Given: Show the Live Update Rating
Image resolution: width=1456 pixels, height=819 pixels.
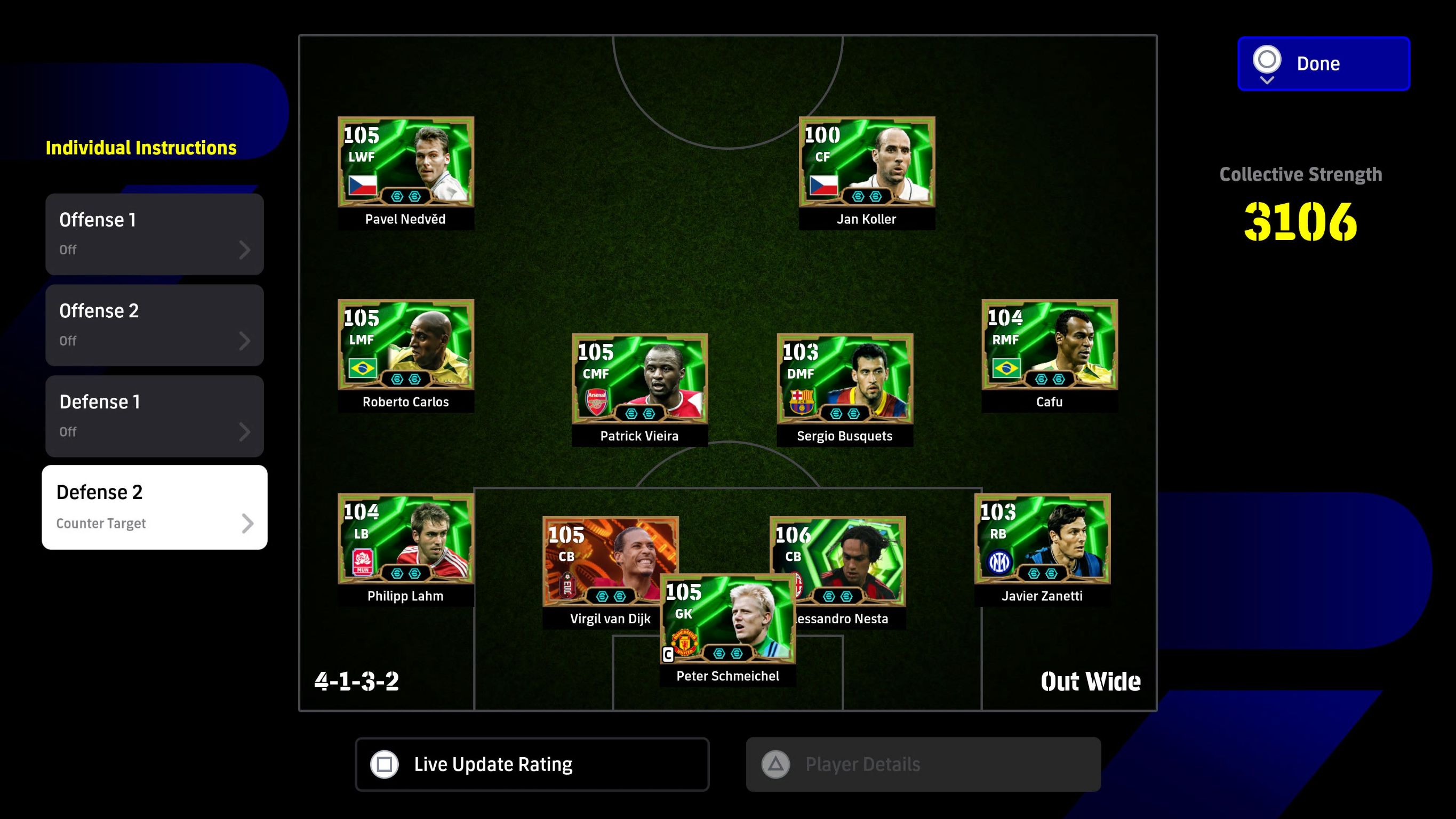Looking at the screenshot, I should [x=532, y=764].
